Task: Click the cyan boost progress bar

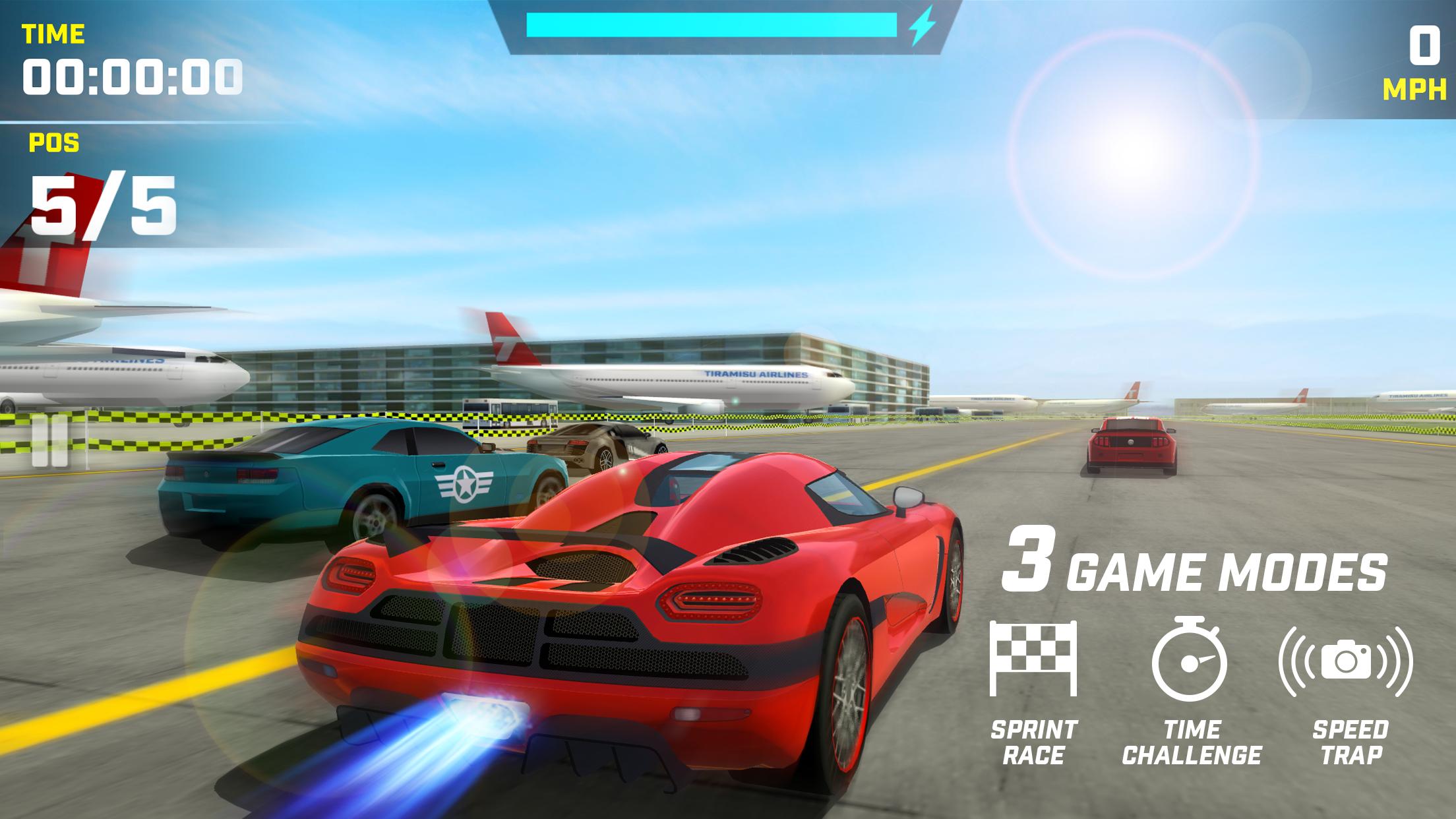Action: [712, 26]
